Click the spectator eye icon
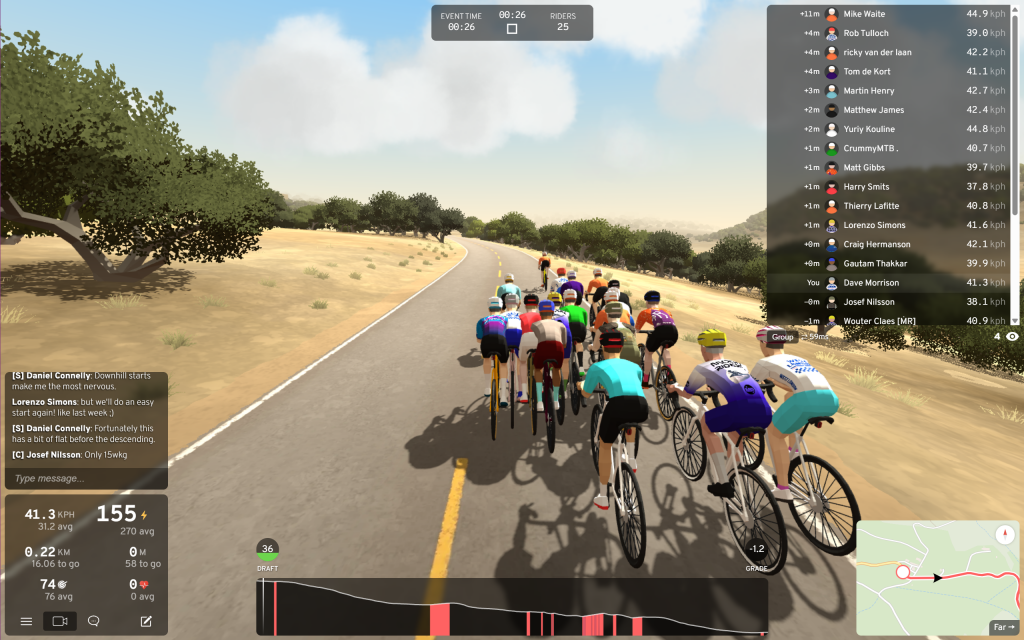1024x640 pixels. tap(1012, 337)
